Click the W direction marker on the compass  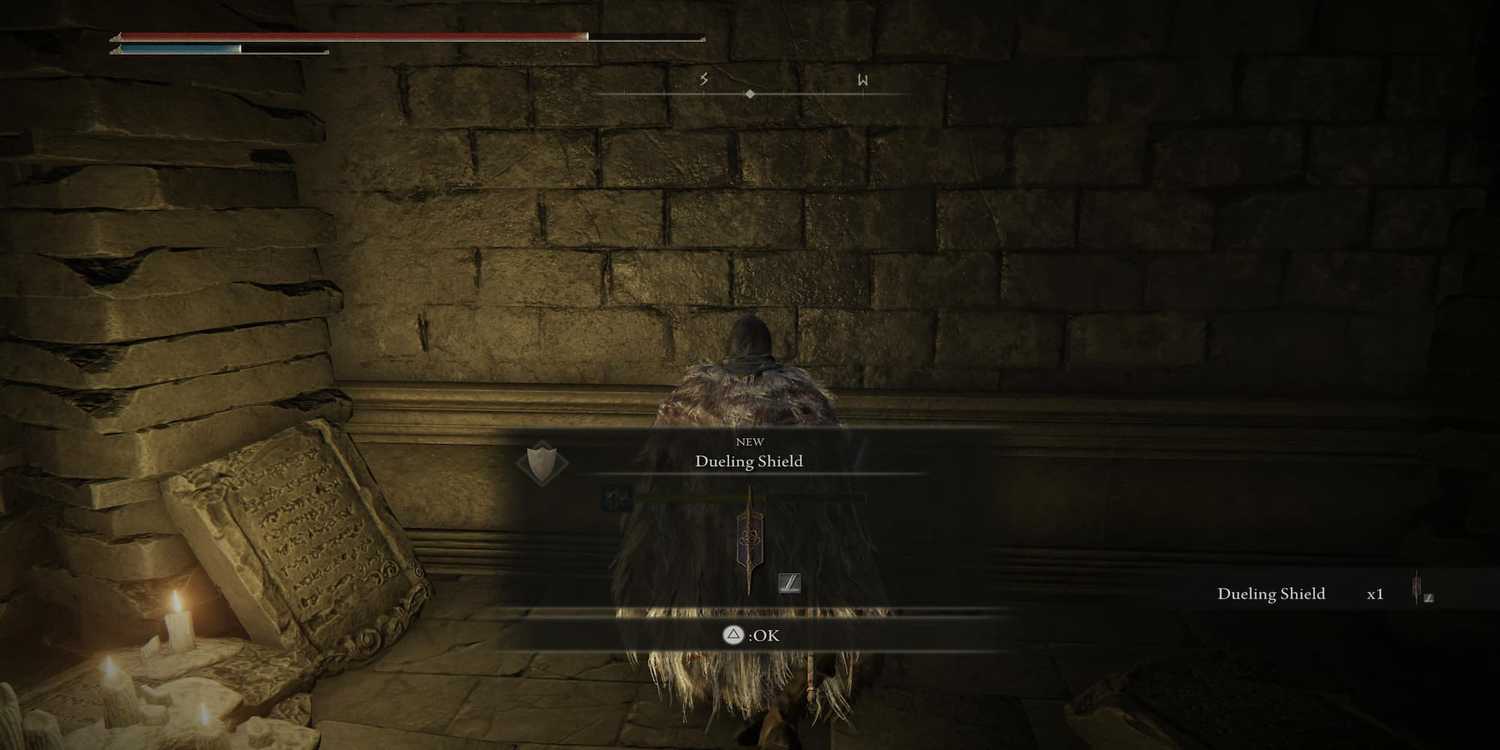862,81
